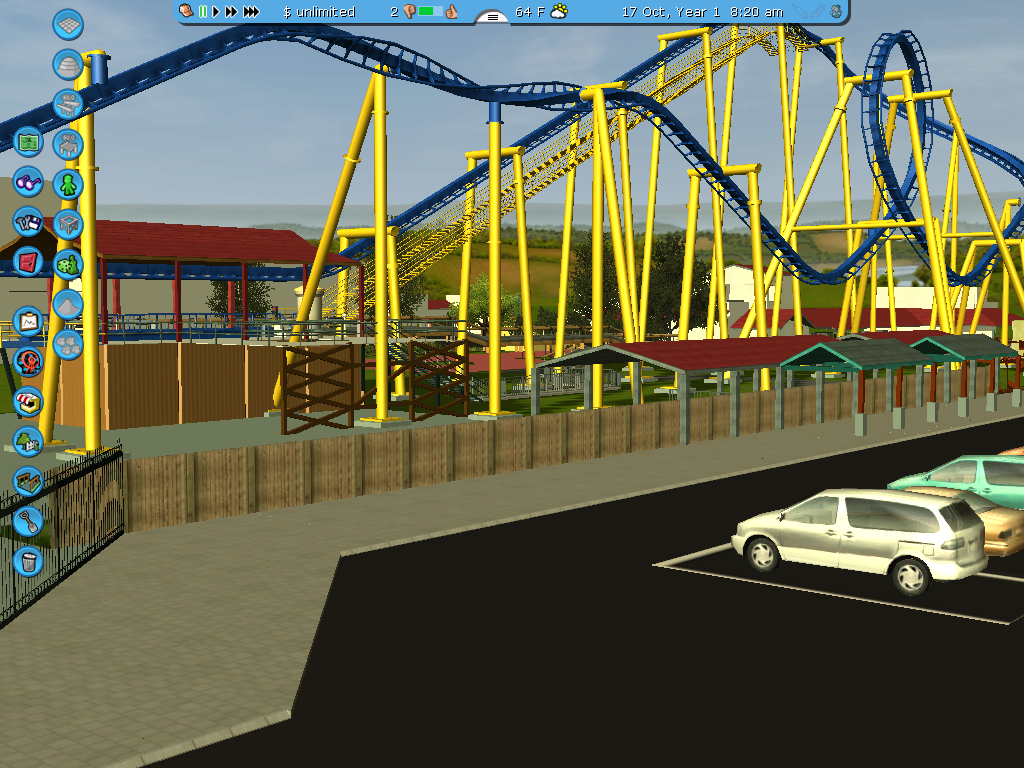Open the tools and save disk menu
1024x768 pixels.
click(28, 221)
